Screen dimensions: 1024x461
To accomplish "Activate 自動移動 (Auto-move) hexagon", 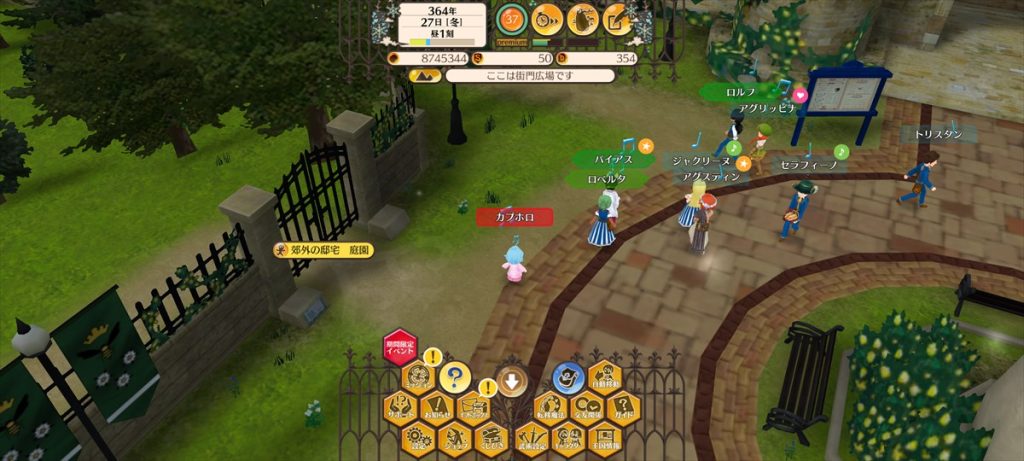I will [x=606, y=377].
